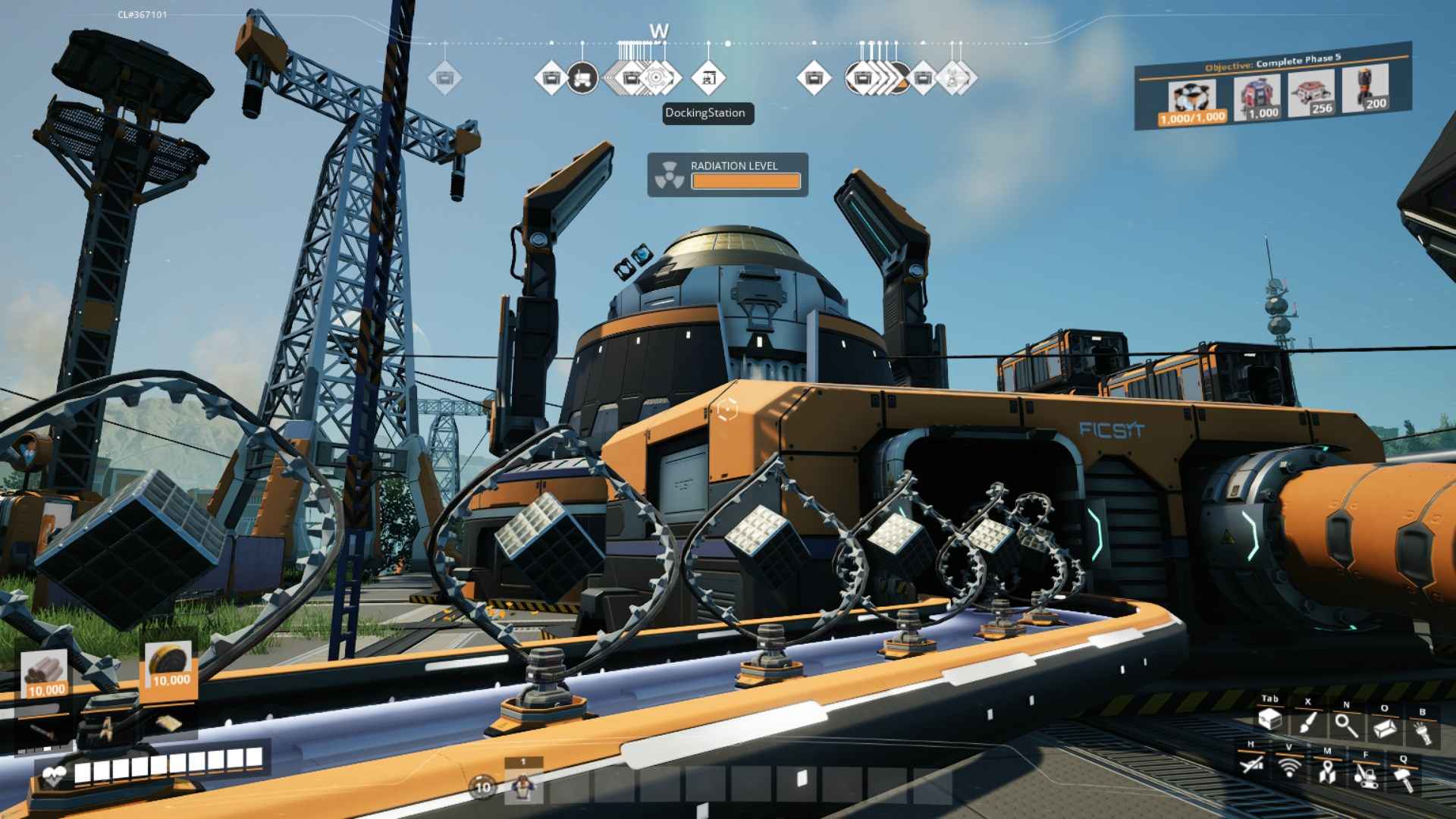
Task: Toggle the flashlight icon
Action: [1422, 732]
